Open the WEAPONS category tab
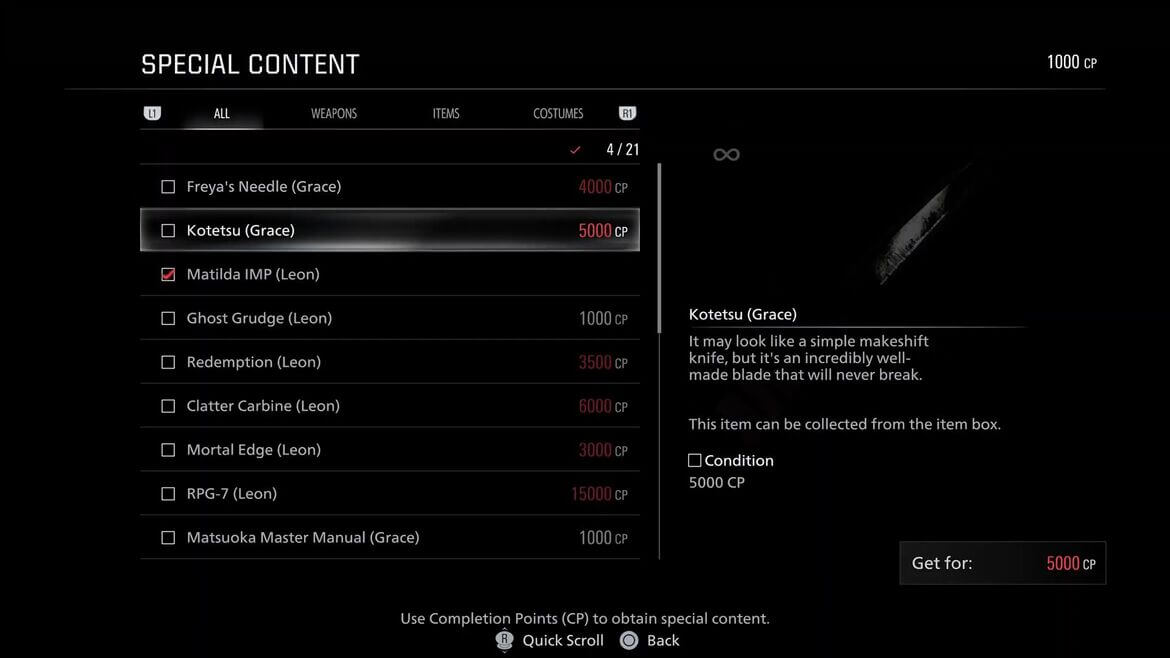Viewport: 1170px width, 658px height. (x=334, y=114)
